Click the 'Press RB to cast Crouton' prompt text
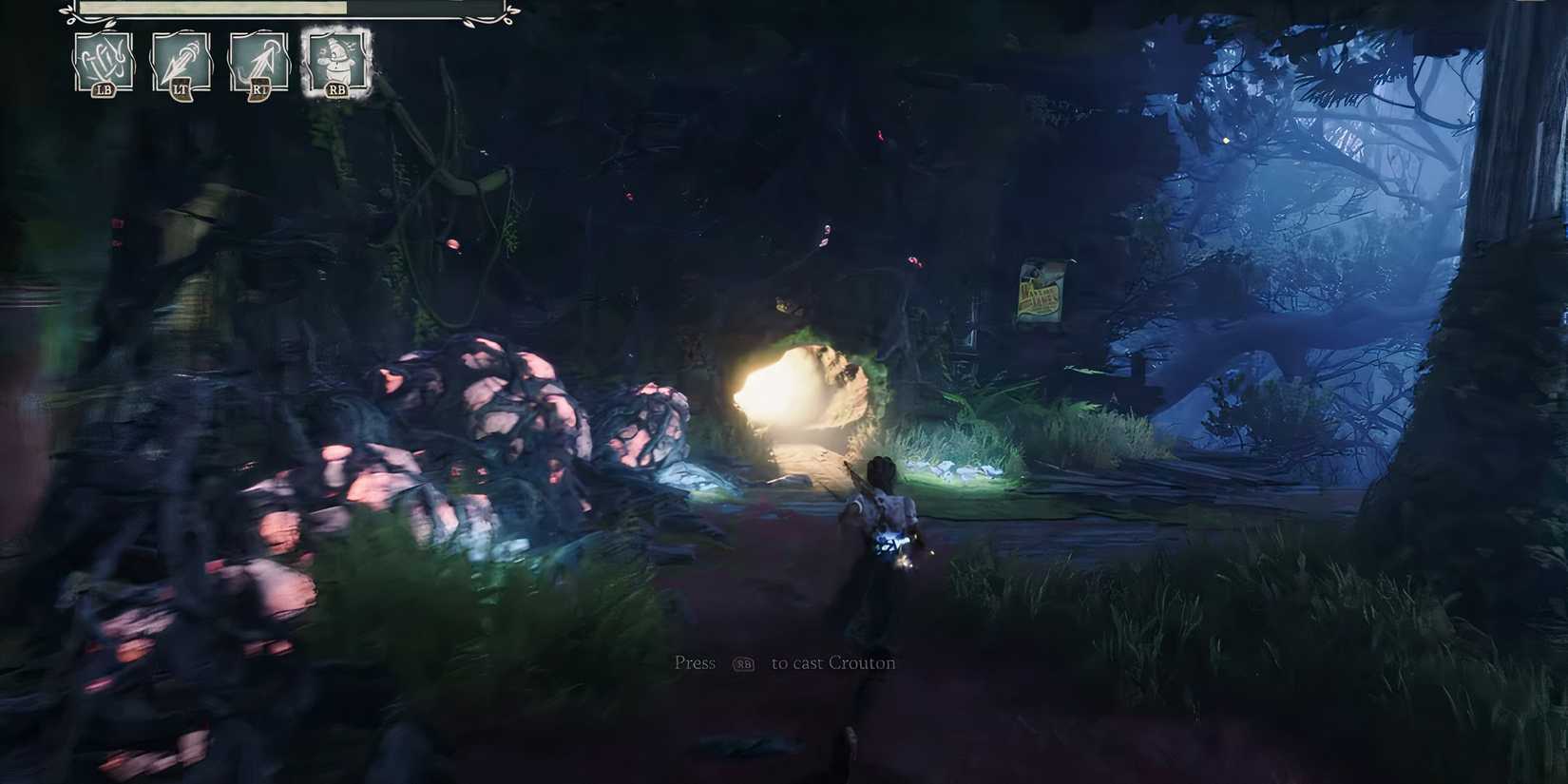1568x784 pixels. click(x=783, y=662)
